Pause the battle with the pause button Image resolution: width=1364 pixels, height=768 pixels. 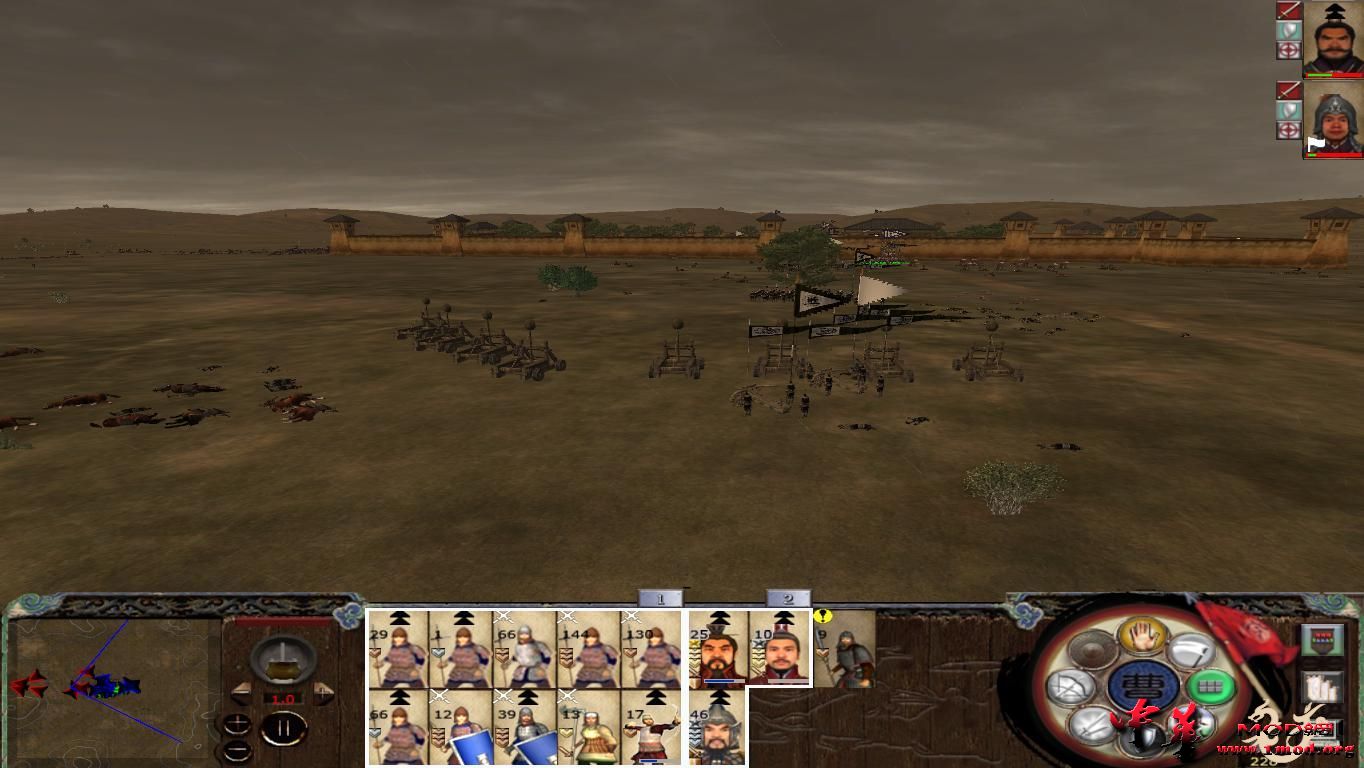283,728
